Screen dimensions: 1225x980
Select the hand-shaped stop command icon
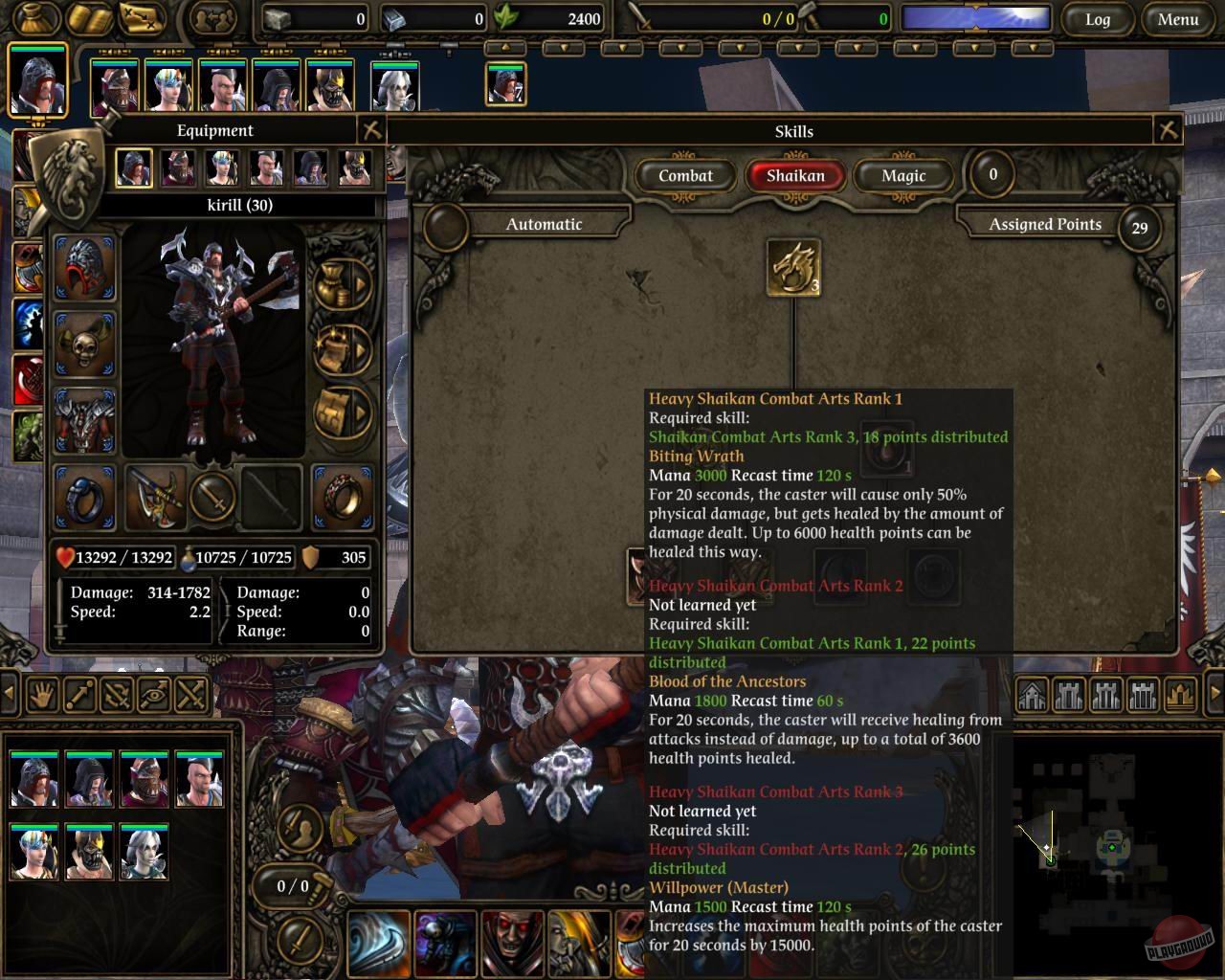pos(41,696)
